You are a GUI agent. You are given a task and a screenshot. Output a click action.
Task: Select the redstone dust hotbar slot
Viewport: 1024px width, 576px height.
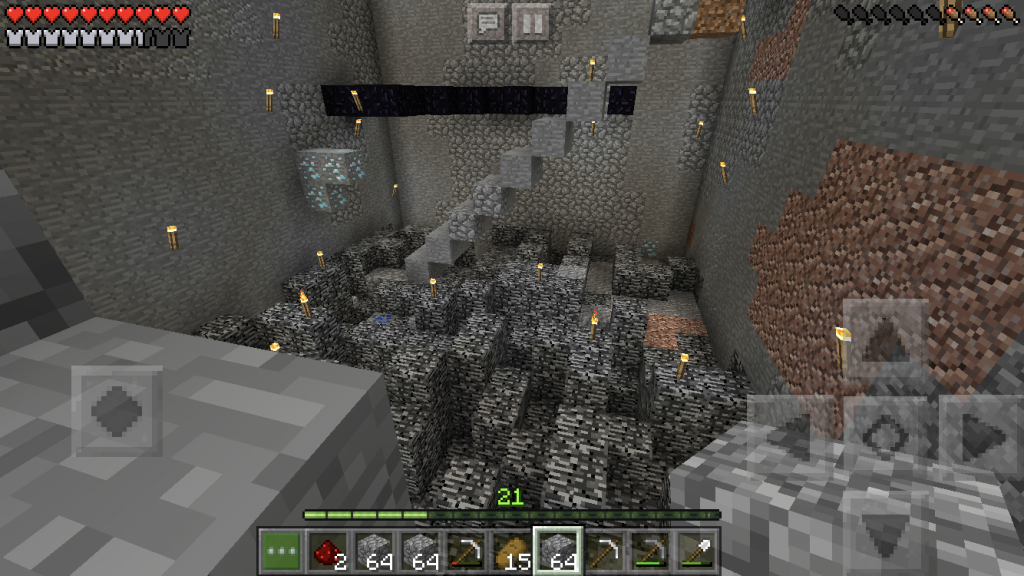point(327,552)
